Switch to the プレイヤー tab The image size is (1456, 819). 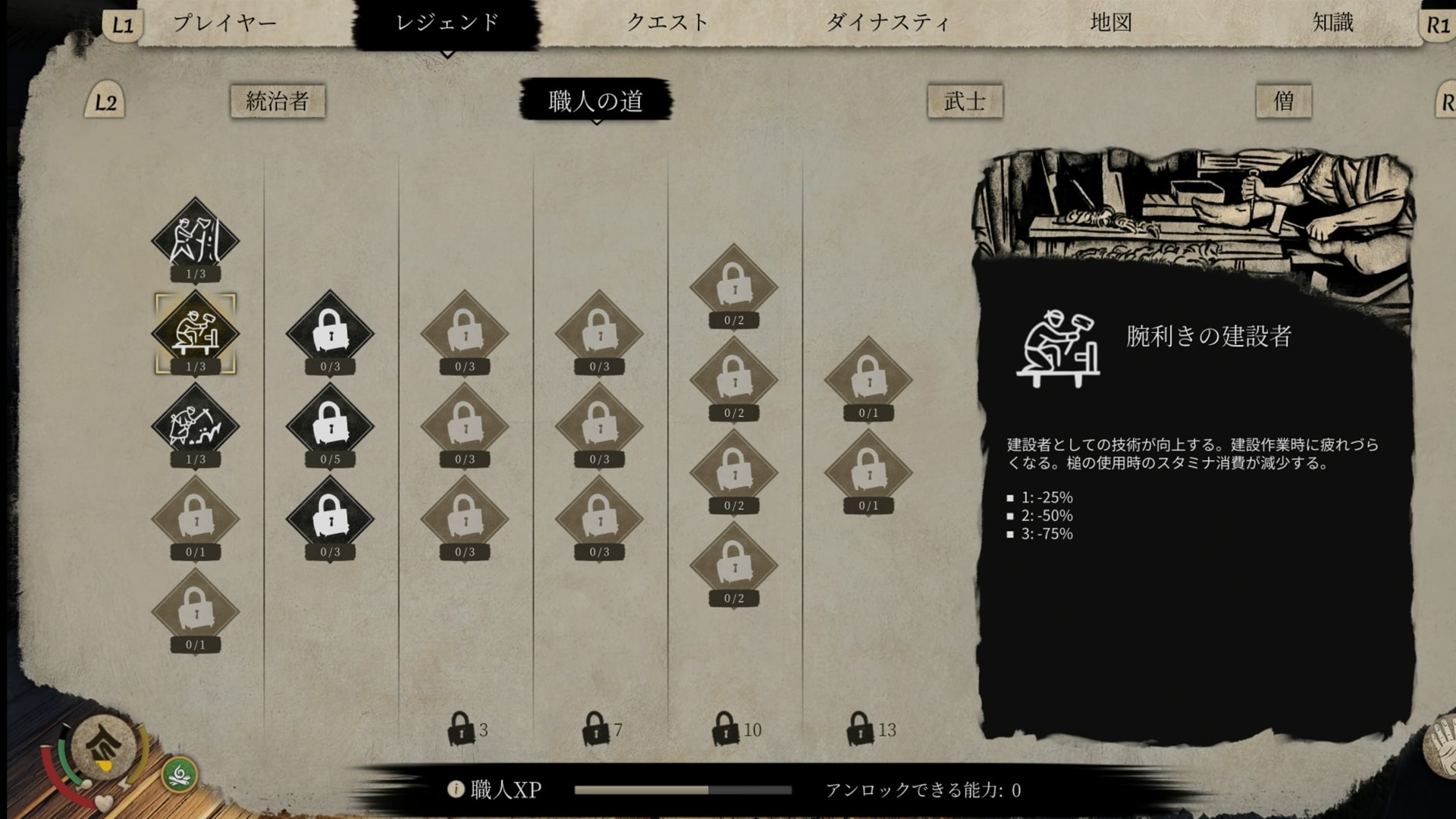(224, 23)
